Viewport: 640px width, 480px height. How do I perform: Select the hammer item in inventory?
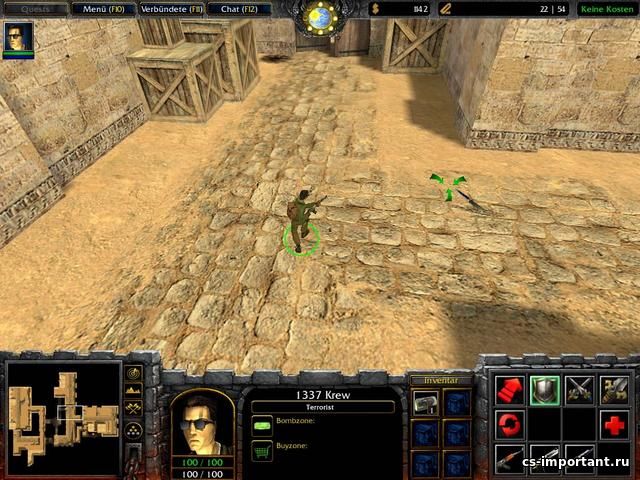(x=425, y=402)
